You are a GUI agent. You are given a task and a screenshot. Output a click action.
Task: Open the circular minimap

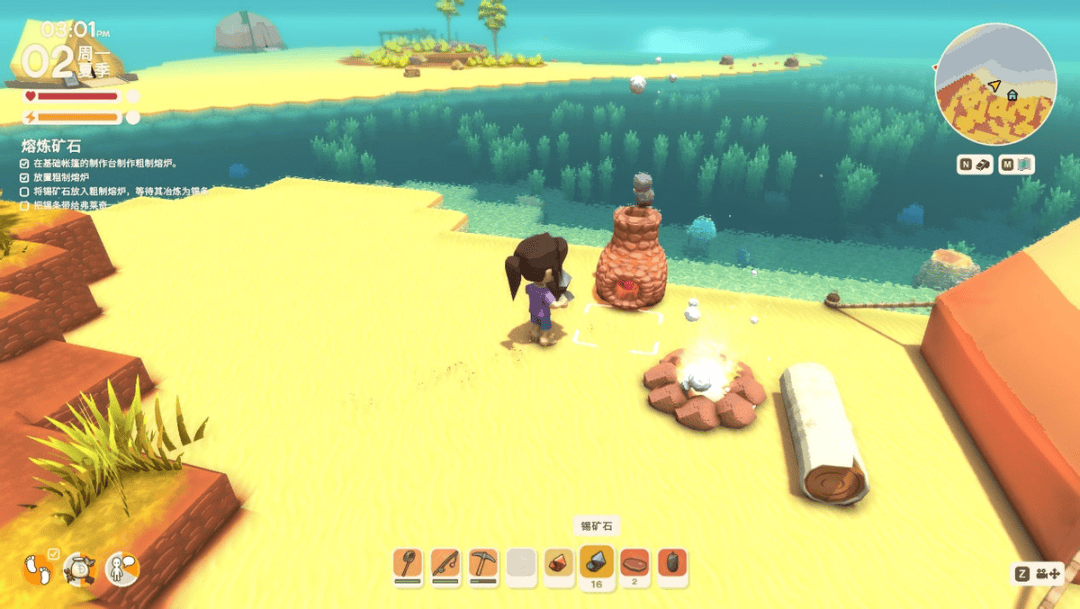[x=994, y=85]
